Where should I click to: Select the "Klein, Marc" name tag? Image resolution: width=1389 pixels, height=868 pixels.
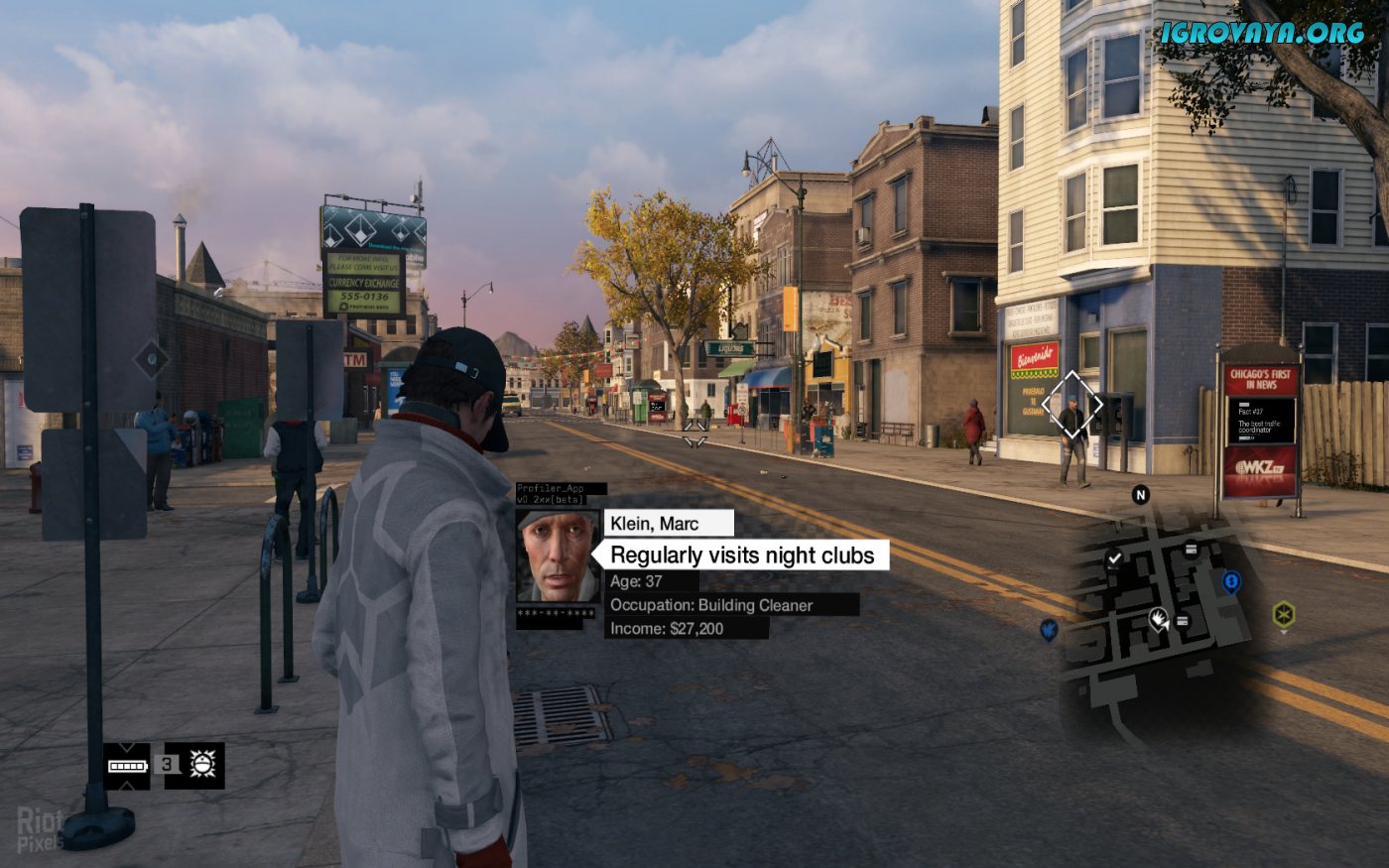[x=668, y=523]
